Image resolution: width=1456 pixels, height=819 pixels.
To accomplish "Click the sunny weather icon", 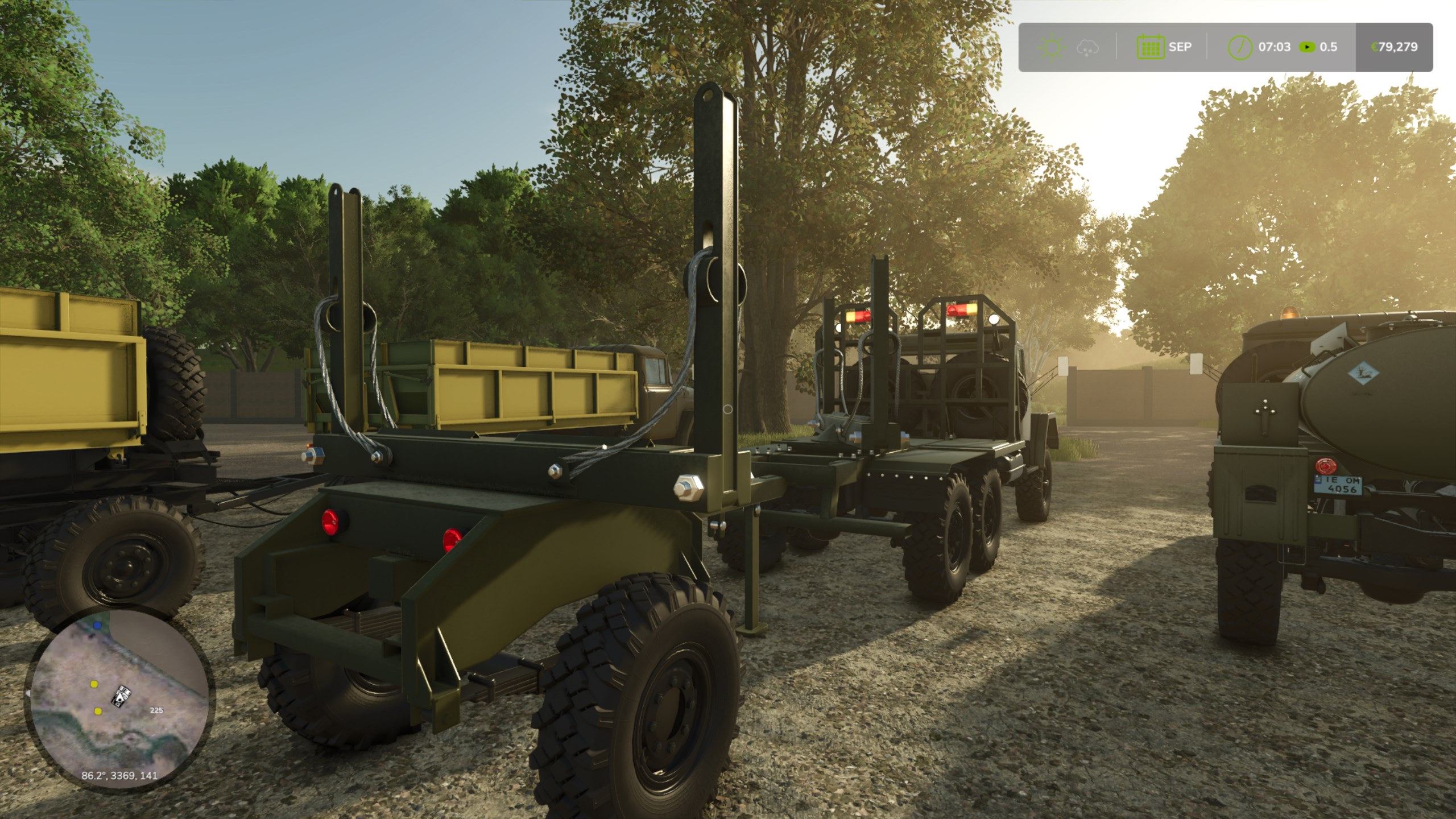I will [x=1052, y=47].
